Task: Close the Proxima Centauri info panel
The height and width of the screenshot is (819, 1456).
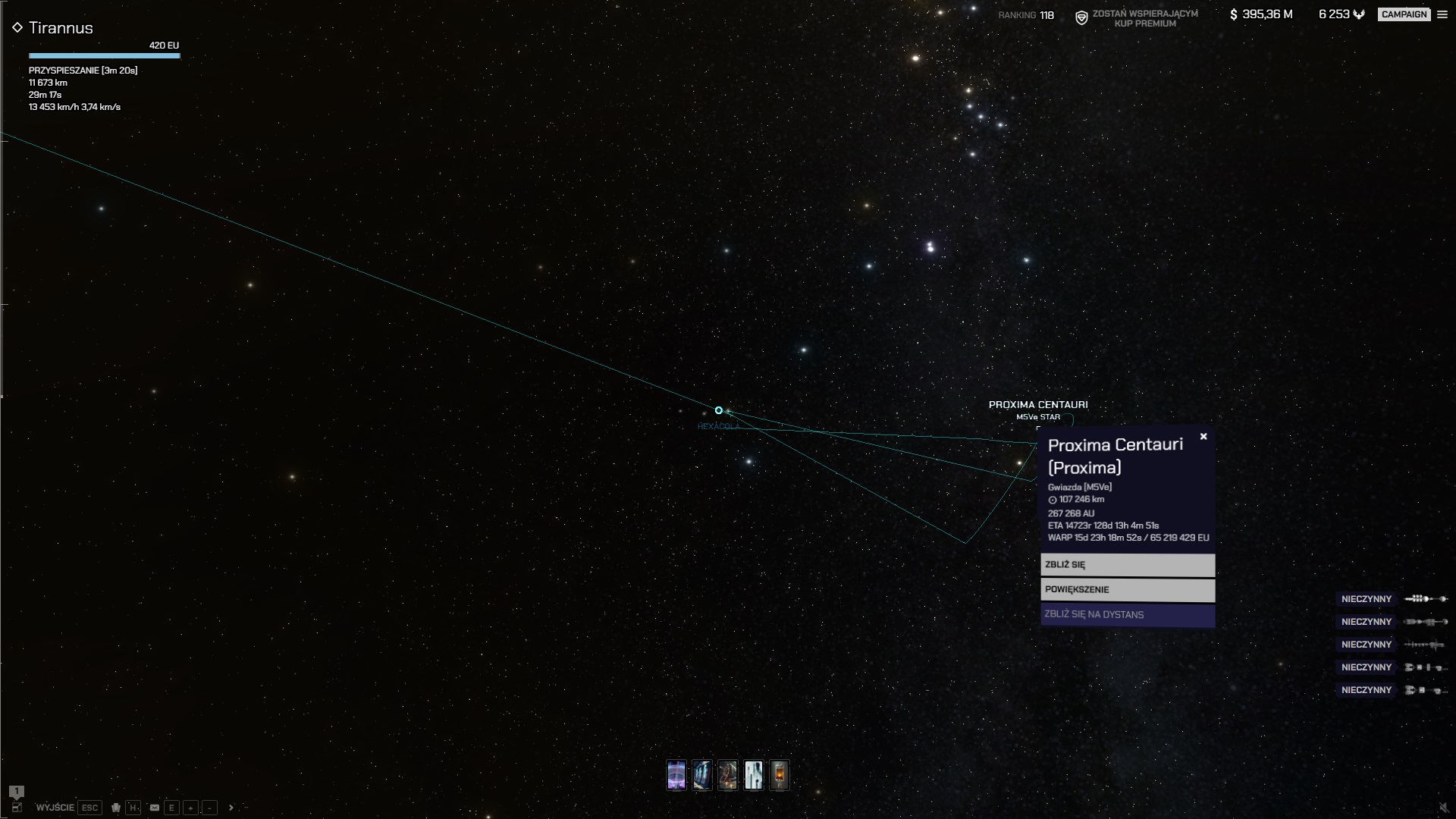Action: pyautogui.click(x=1203, y=437)
